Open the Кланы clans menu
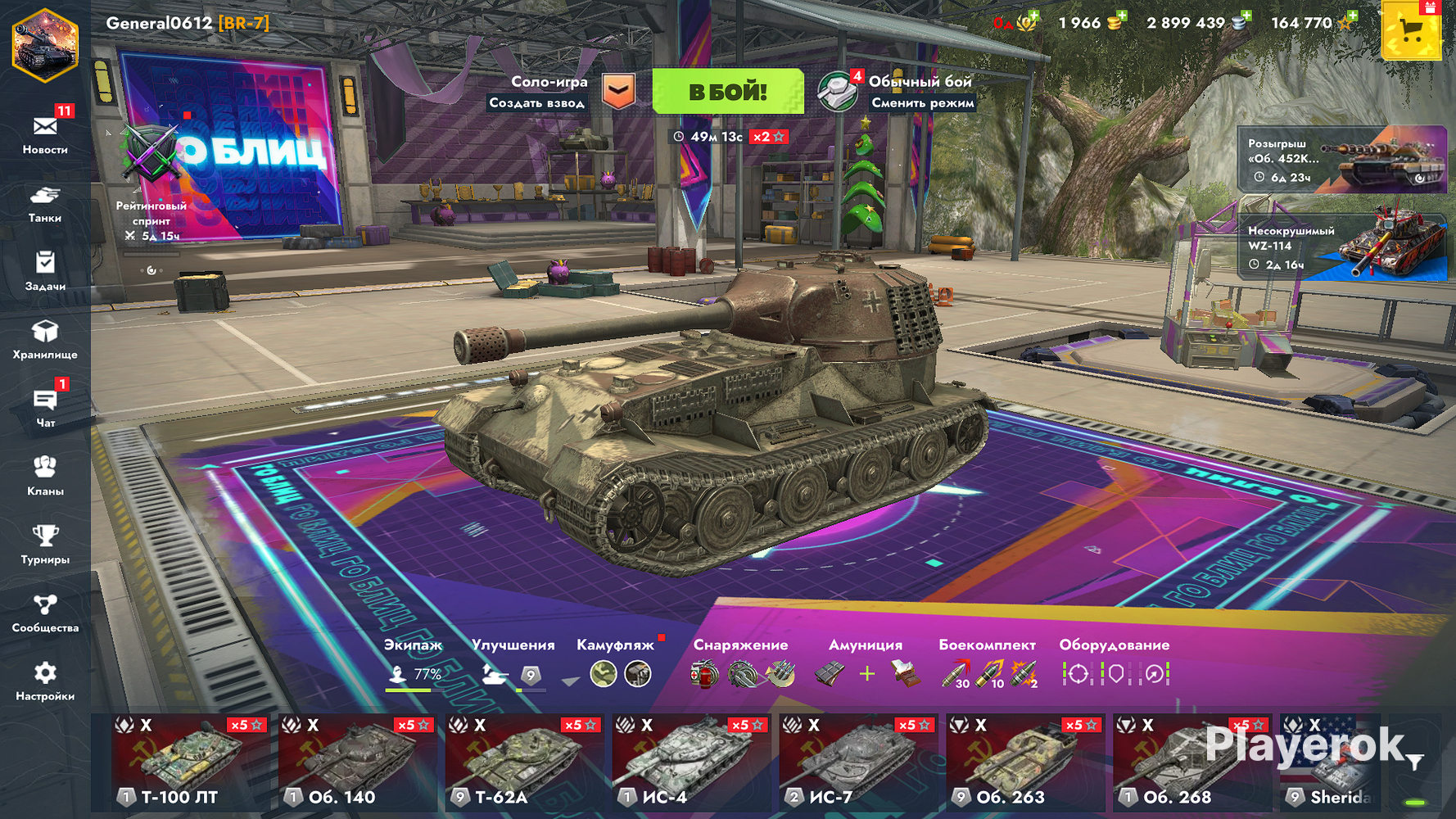The image size is (1456, 819). (45, 476)
